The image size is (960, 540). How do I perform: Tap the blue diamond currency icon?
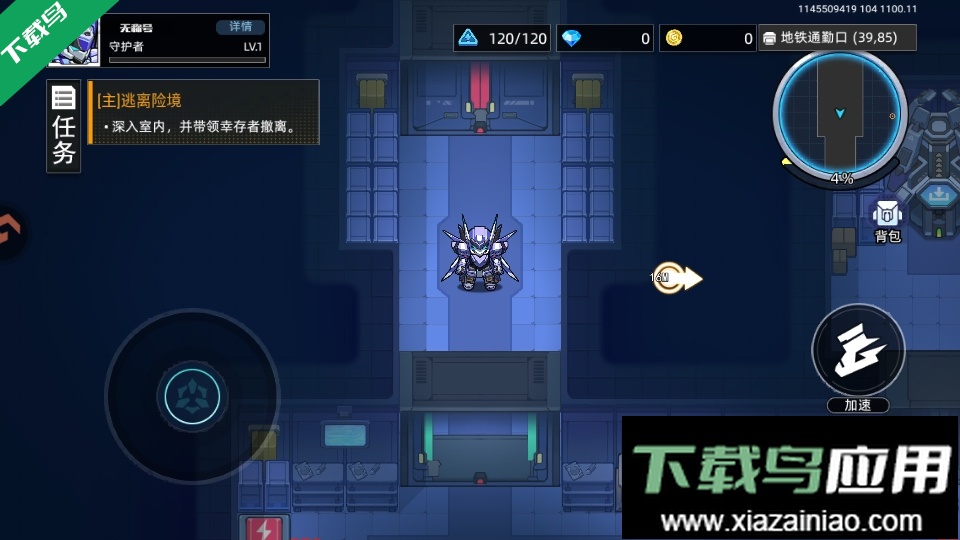point(571,39)
